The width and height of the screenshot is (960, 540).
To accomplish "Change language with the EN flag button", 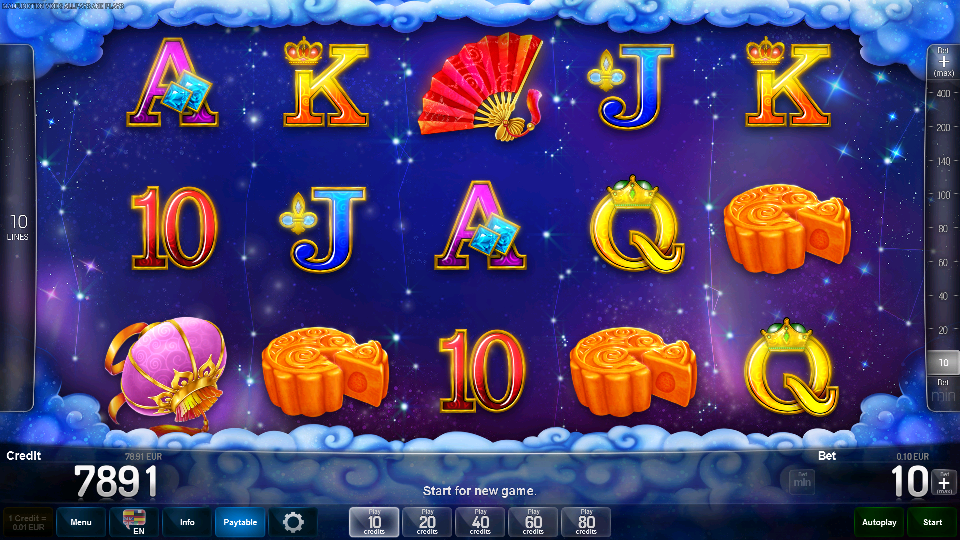I will (134, 522).
